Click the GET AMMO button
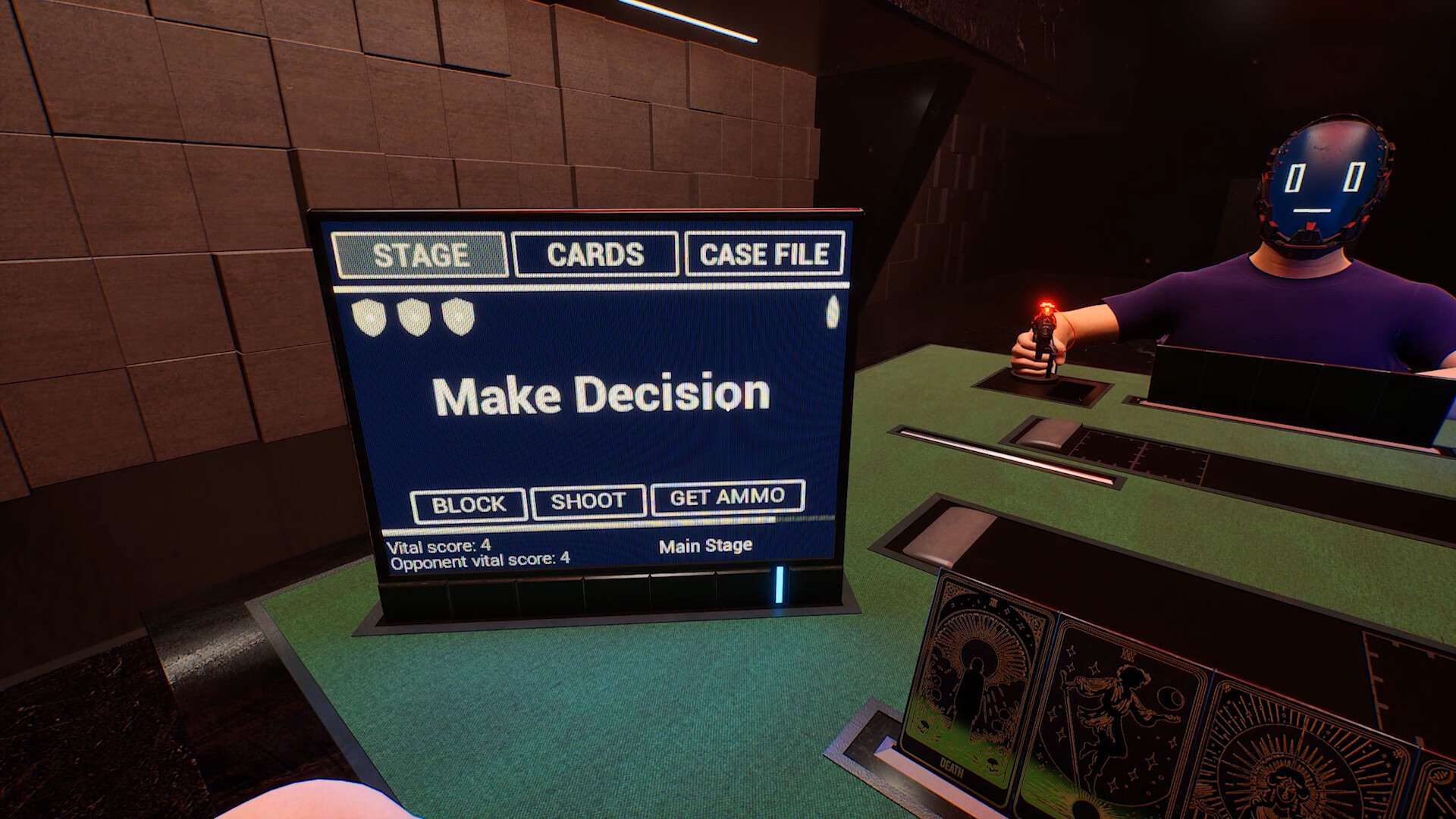Viewport: 1456px width, 819px height. tap(727, 497)
